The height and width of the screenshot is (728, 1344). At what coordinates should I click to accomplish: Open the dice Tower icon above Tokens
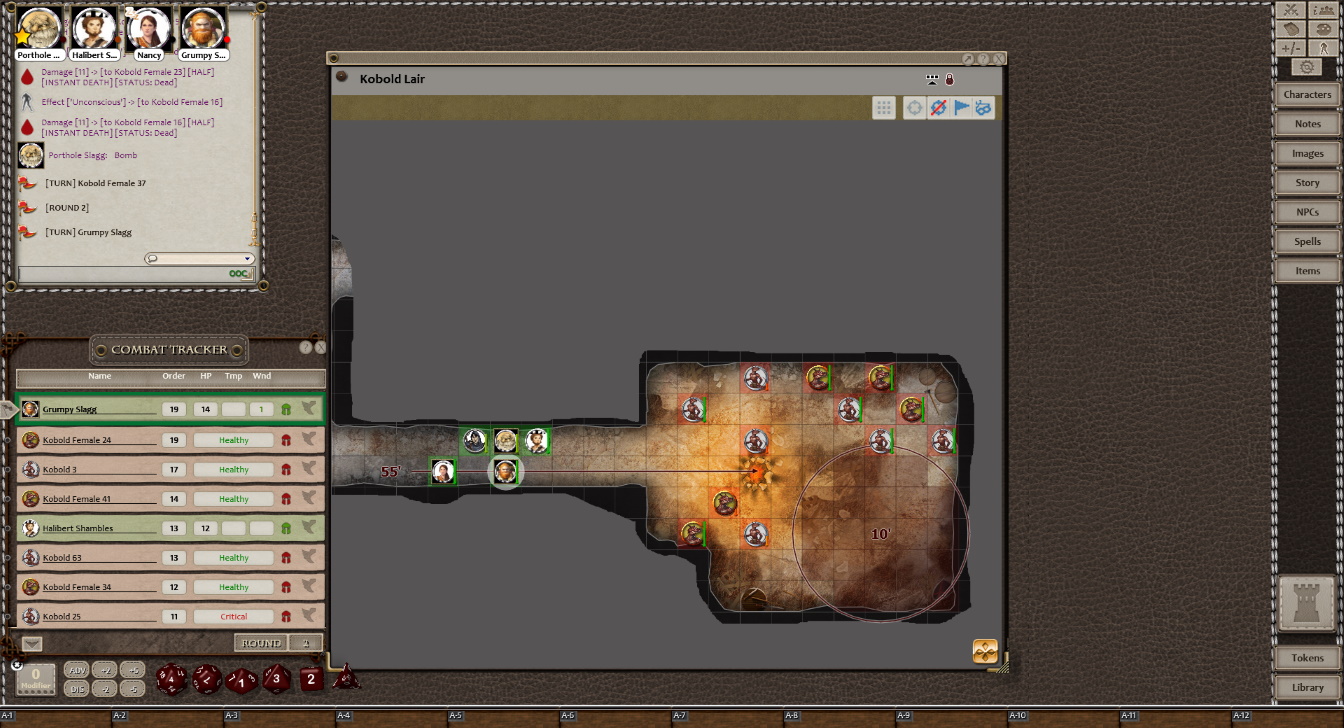[1307, 604]
